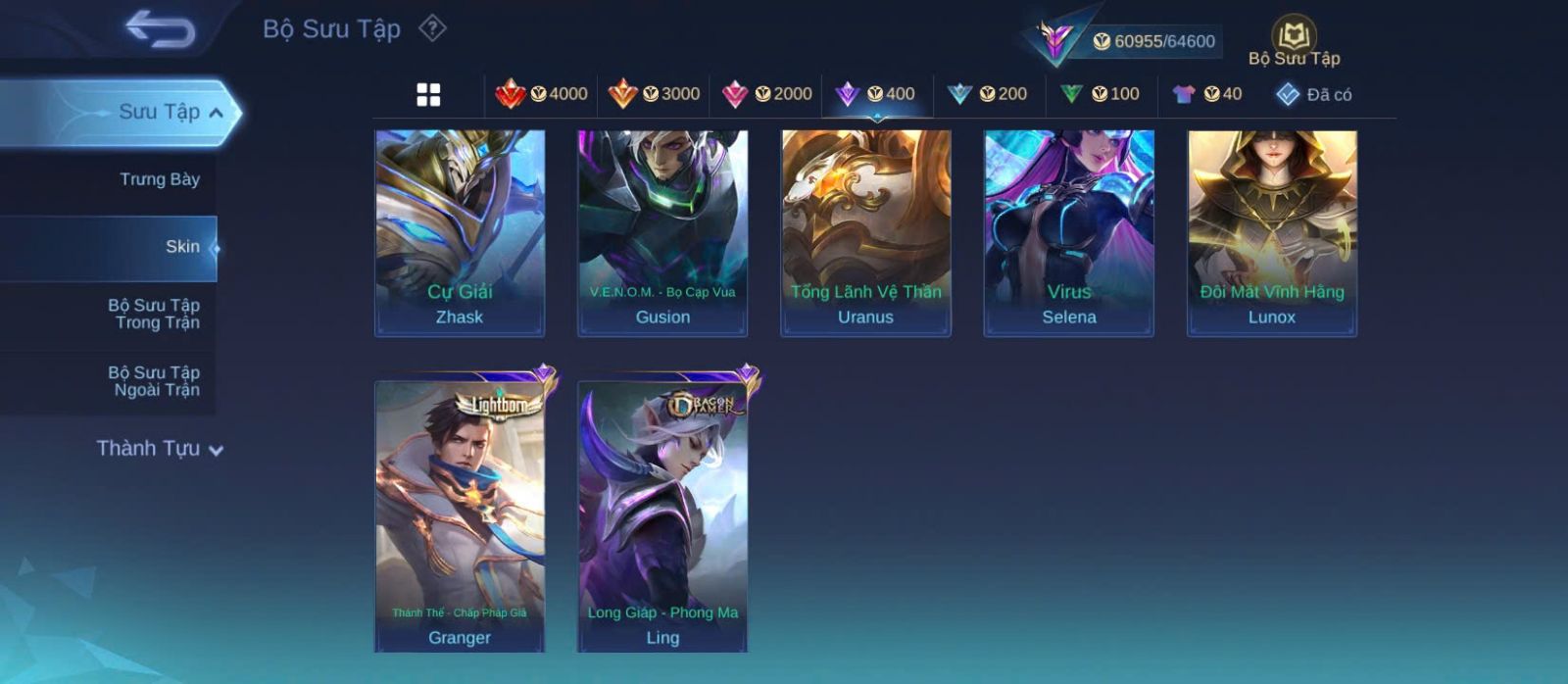Switch to the 4000 points tab

click(x=541, y=94)
